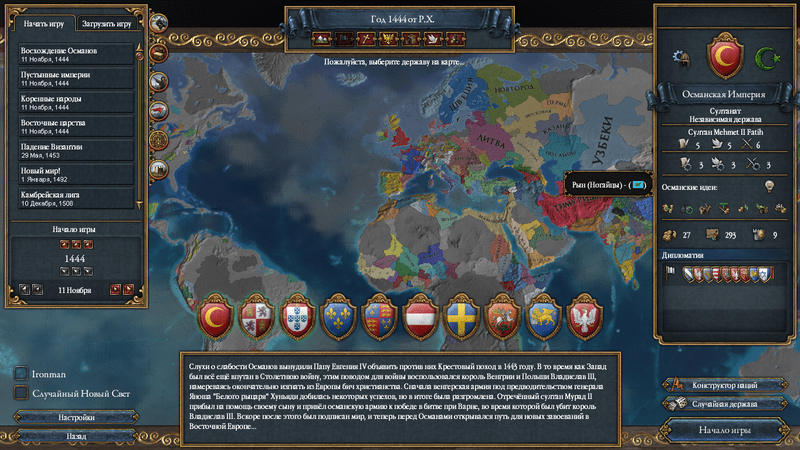
Task: Open the «Начать игру» tab
Action: tap(43, 23)
